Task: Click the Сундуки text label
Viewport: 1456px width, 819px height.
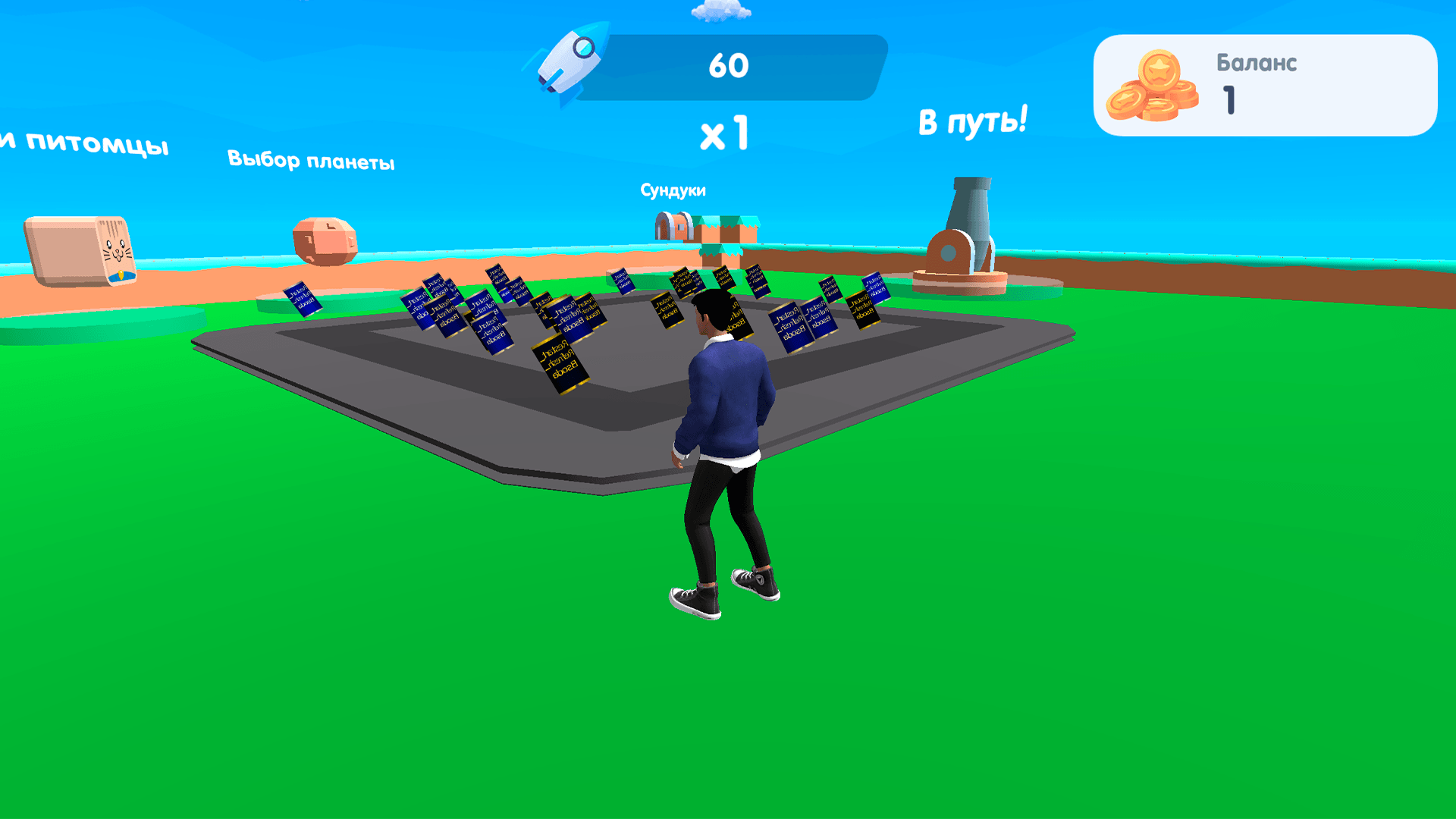Action: pos(673,190)
